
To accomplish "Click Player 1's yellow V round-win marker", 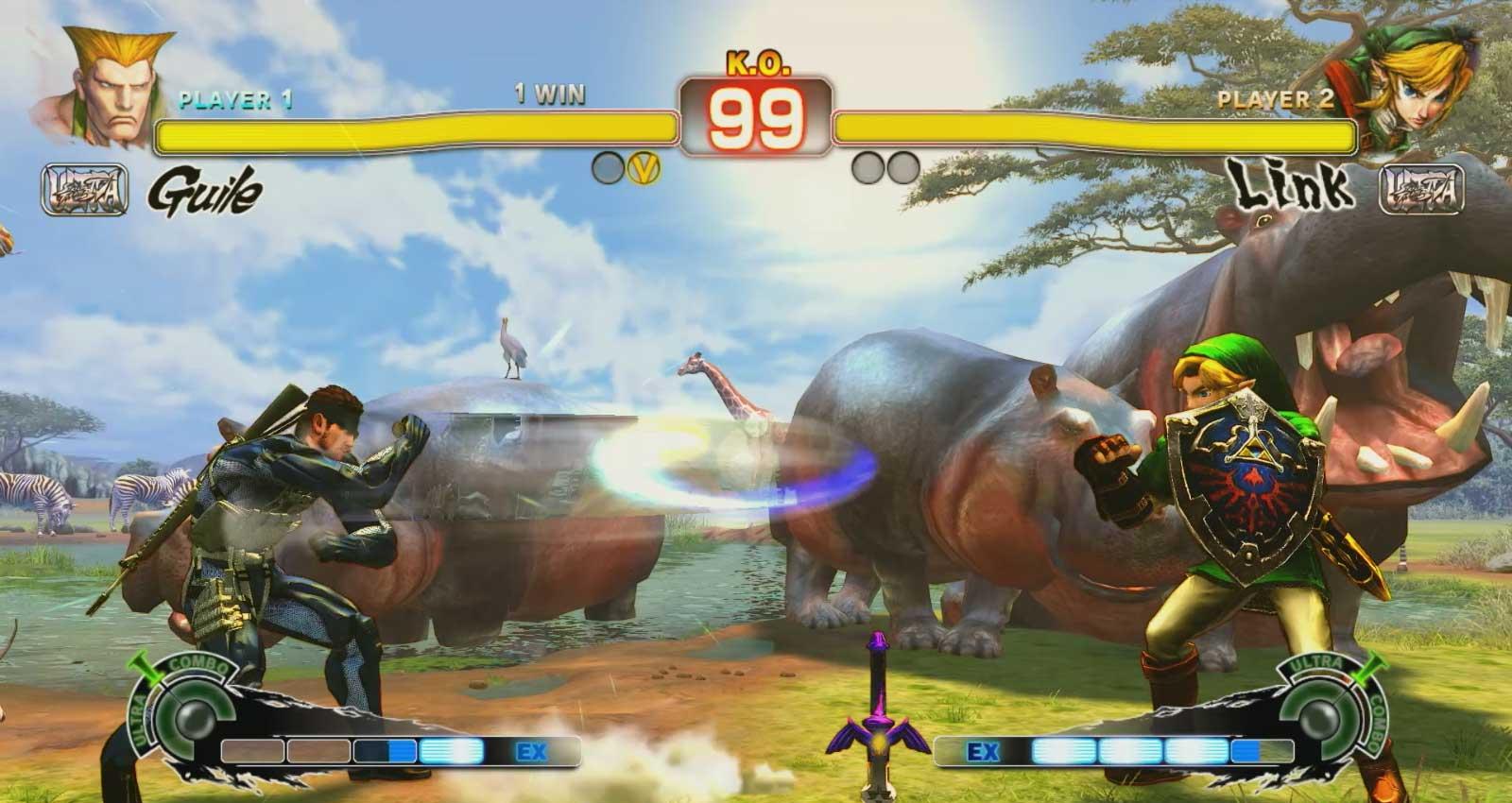I will [644, 168].
